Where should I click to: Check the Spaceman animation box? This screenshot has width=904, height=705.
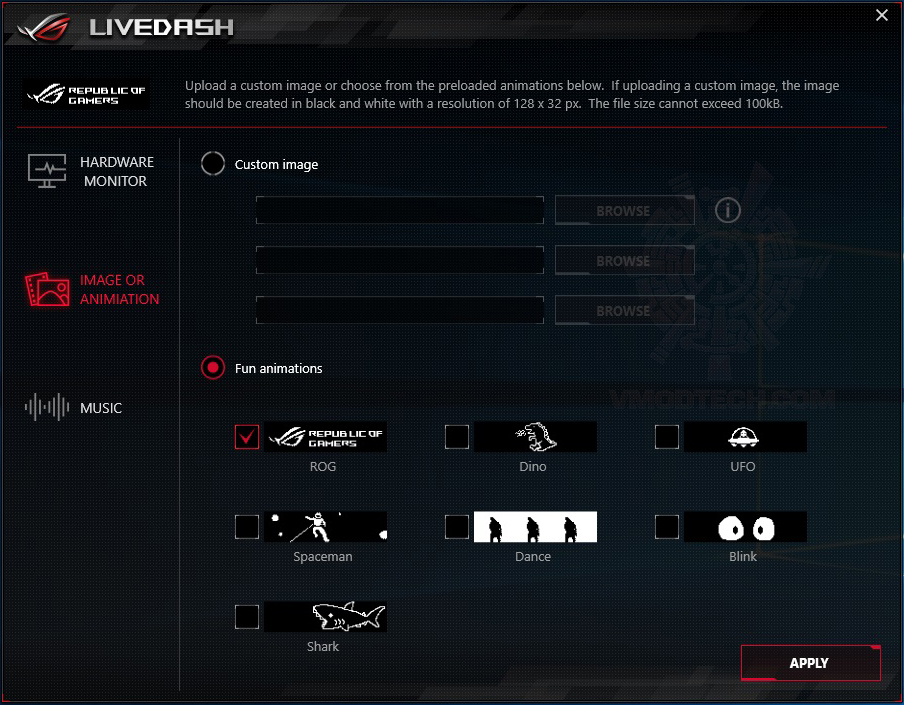pyautogui.click(x=247, y=527)
